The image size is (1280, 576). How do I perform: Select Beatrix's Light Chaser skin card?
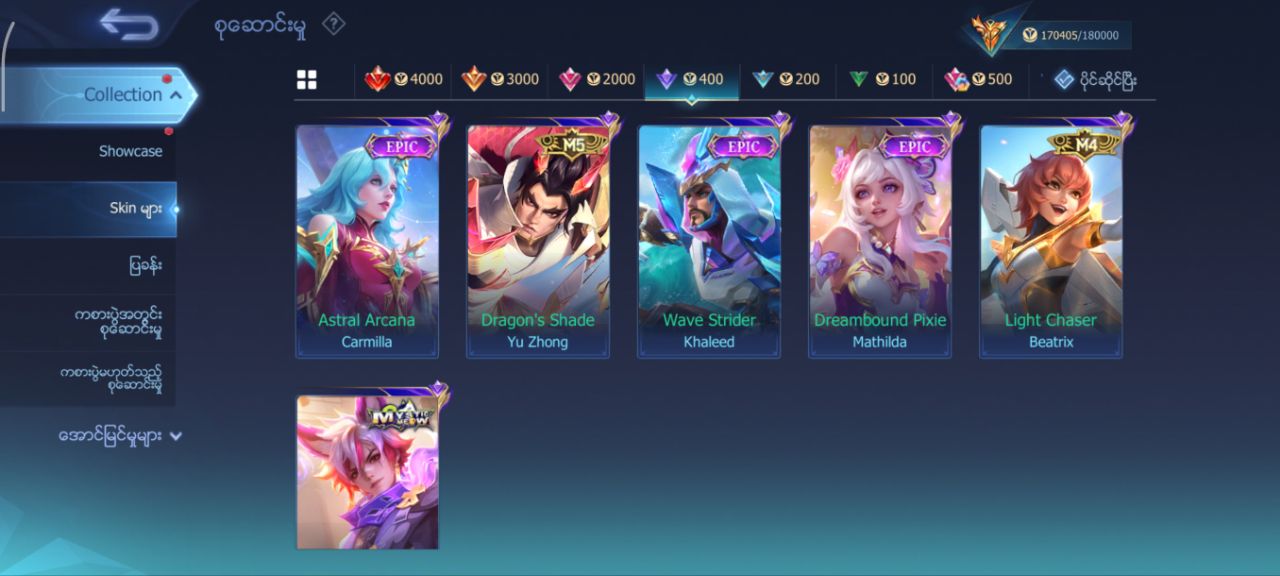point(1051,240)
